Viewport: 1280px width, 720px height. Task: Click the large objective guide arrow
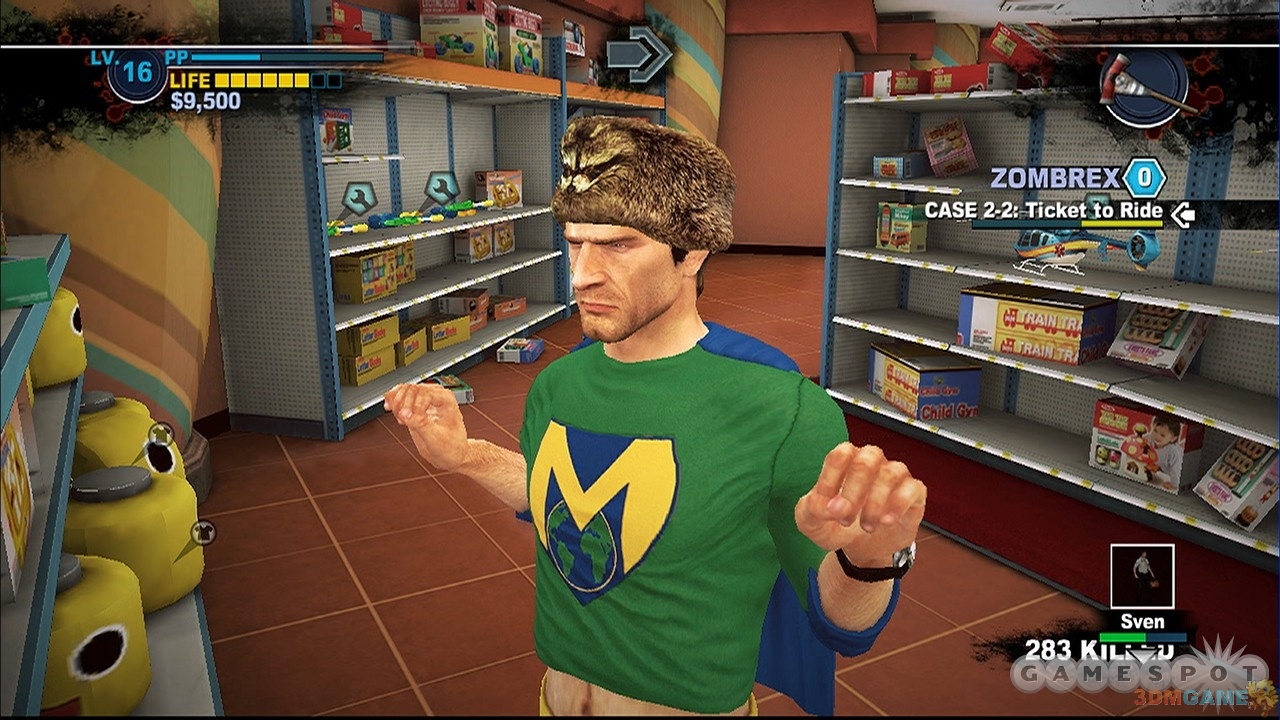tap(639, 54)
